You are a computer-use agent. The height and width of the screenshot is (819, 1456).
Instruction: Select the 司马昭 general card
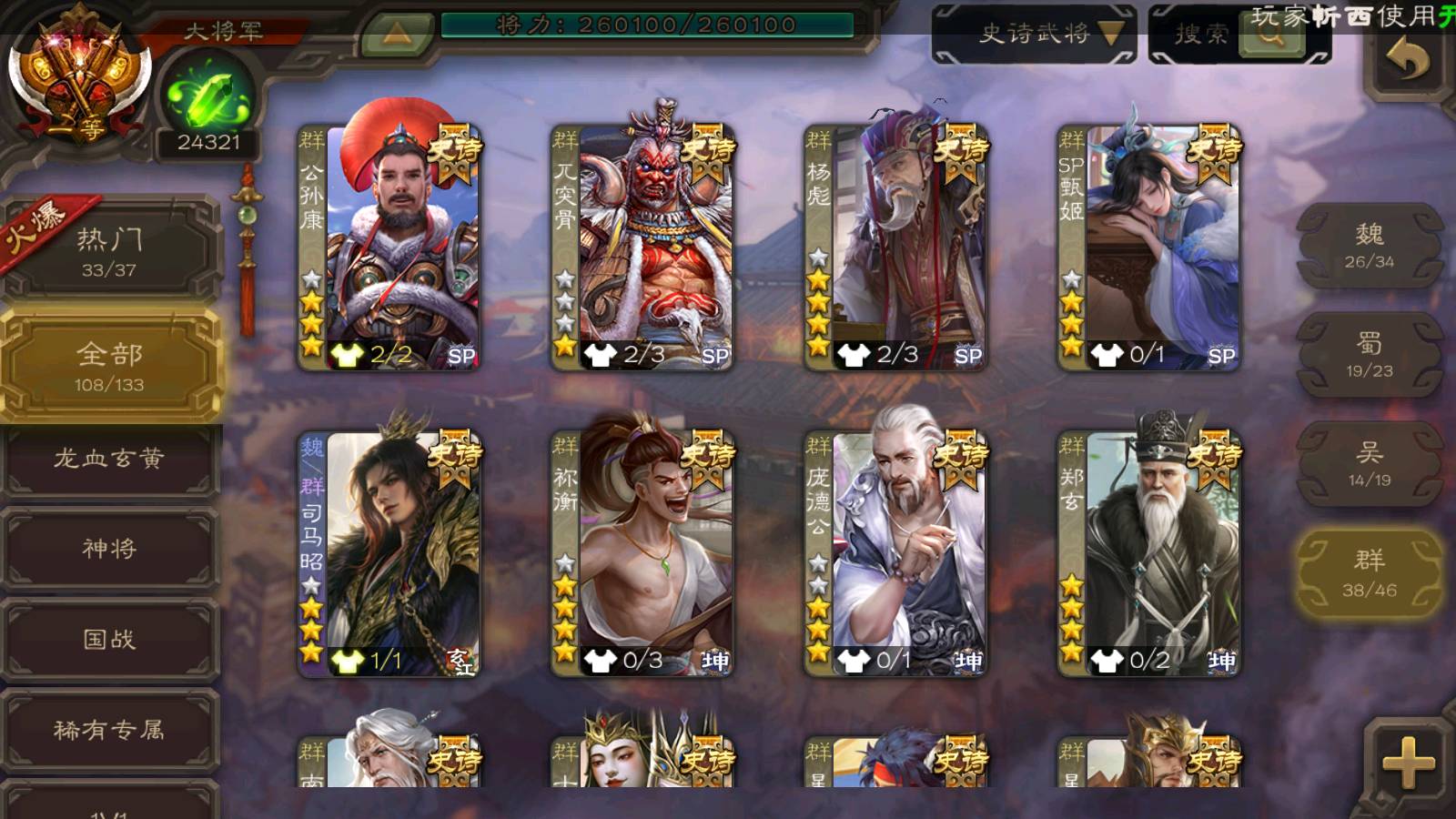tap(389, 553)
